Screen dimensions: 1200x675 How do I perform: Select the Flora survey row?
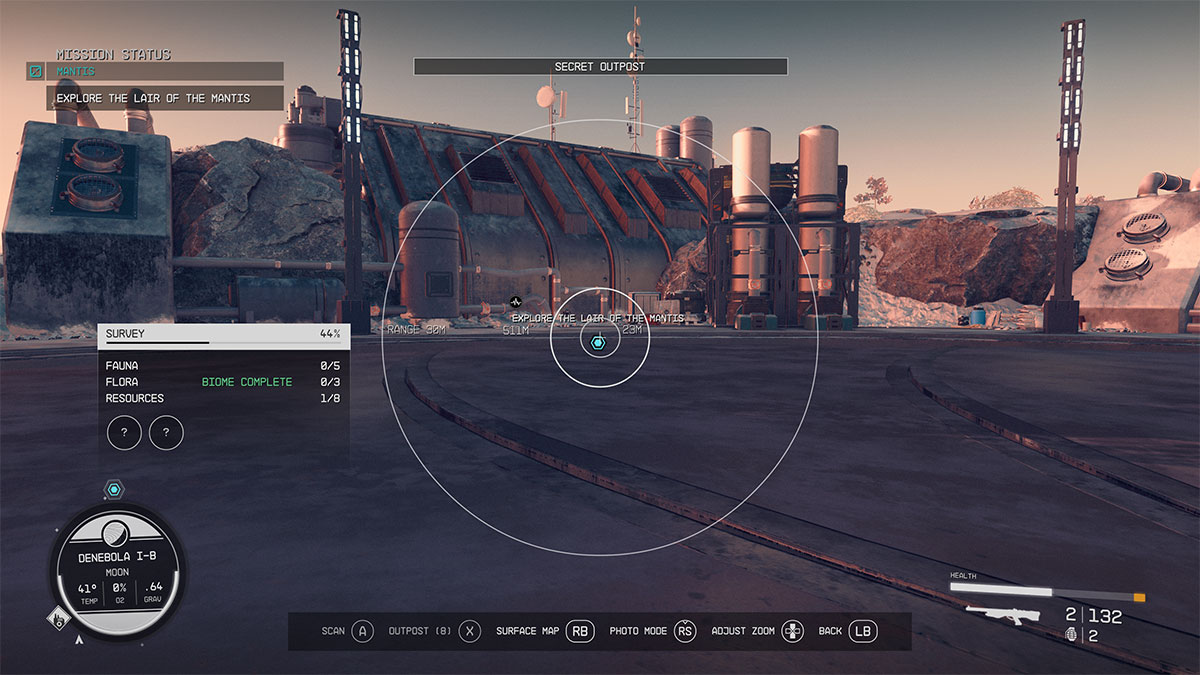[x=223, y=382]
